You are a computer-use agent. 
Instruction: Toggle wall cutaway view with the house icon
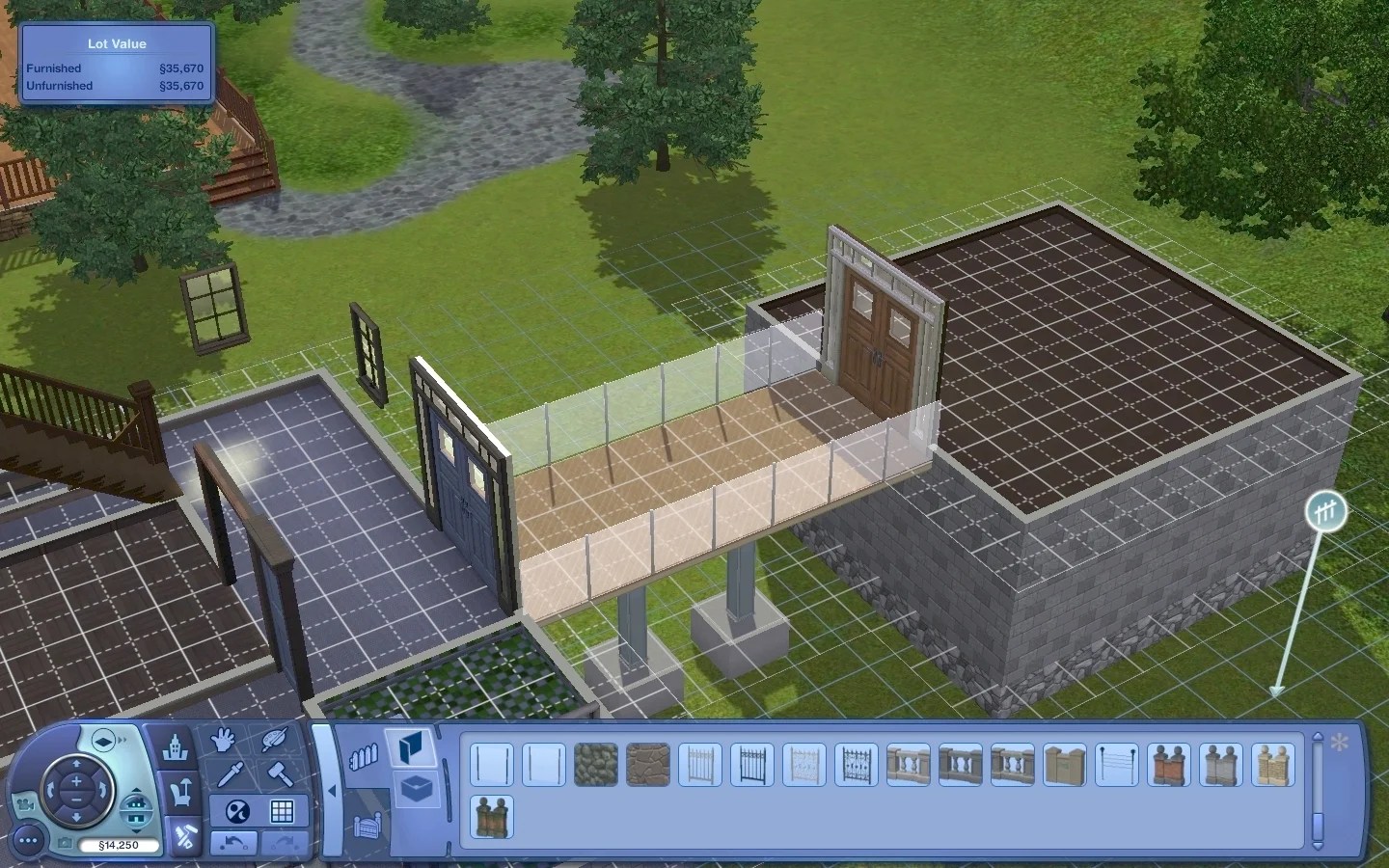(137, 808)
